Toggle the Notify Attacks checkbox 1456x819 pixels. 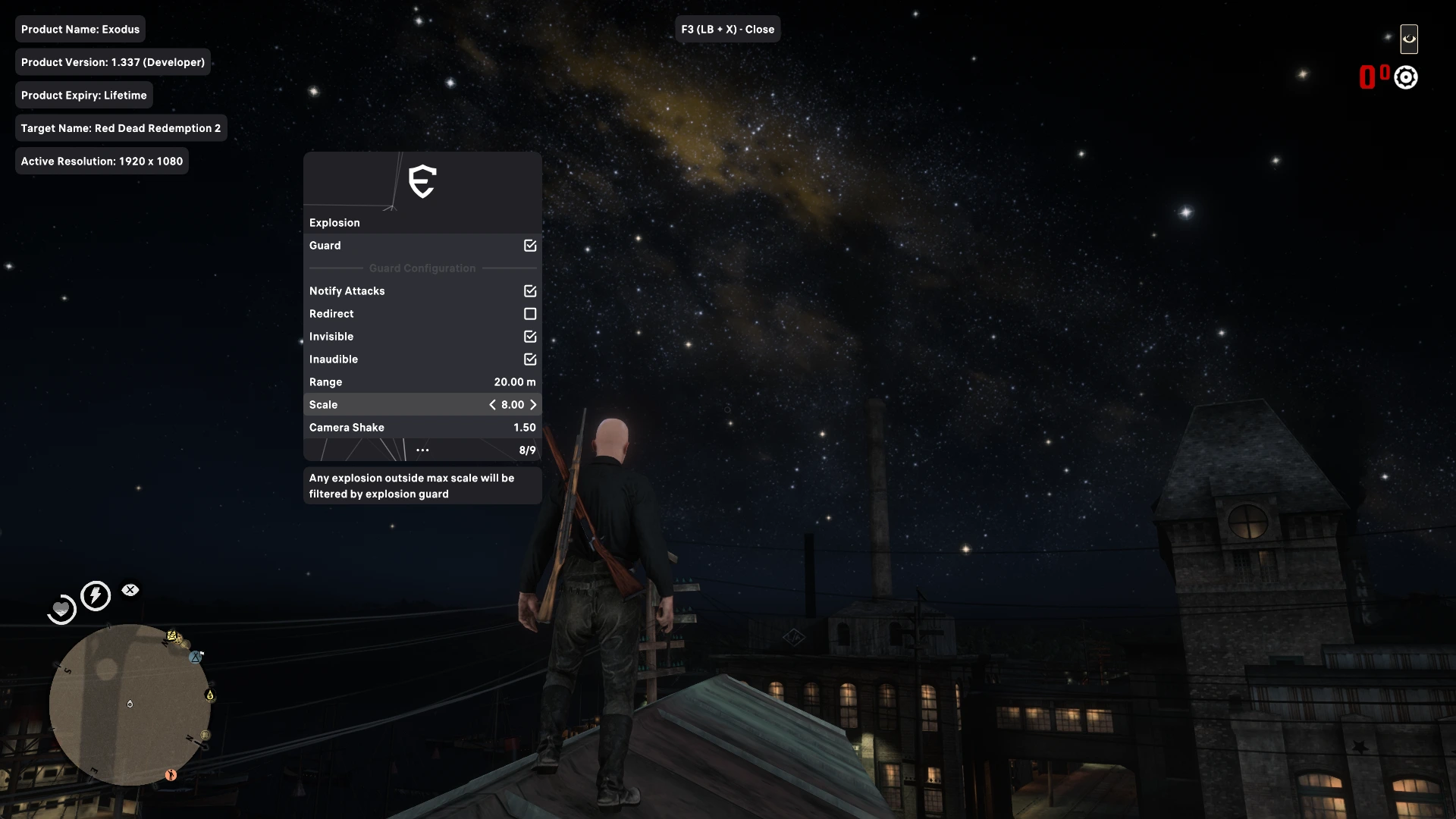point(530,291)
